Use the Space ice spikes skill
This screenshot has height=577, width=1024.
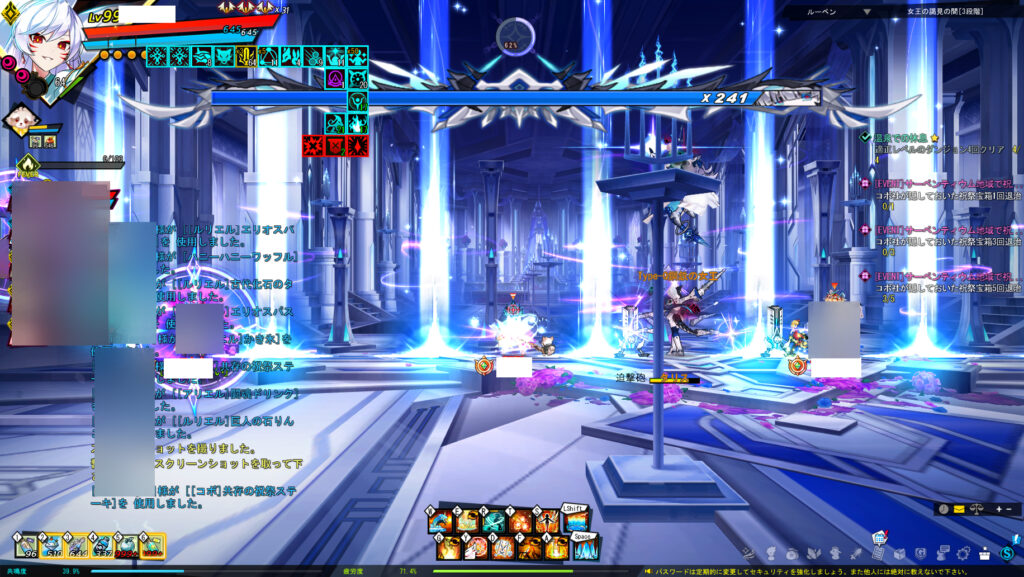[585, 548]
